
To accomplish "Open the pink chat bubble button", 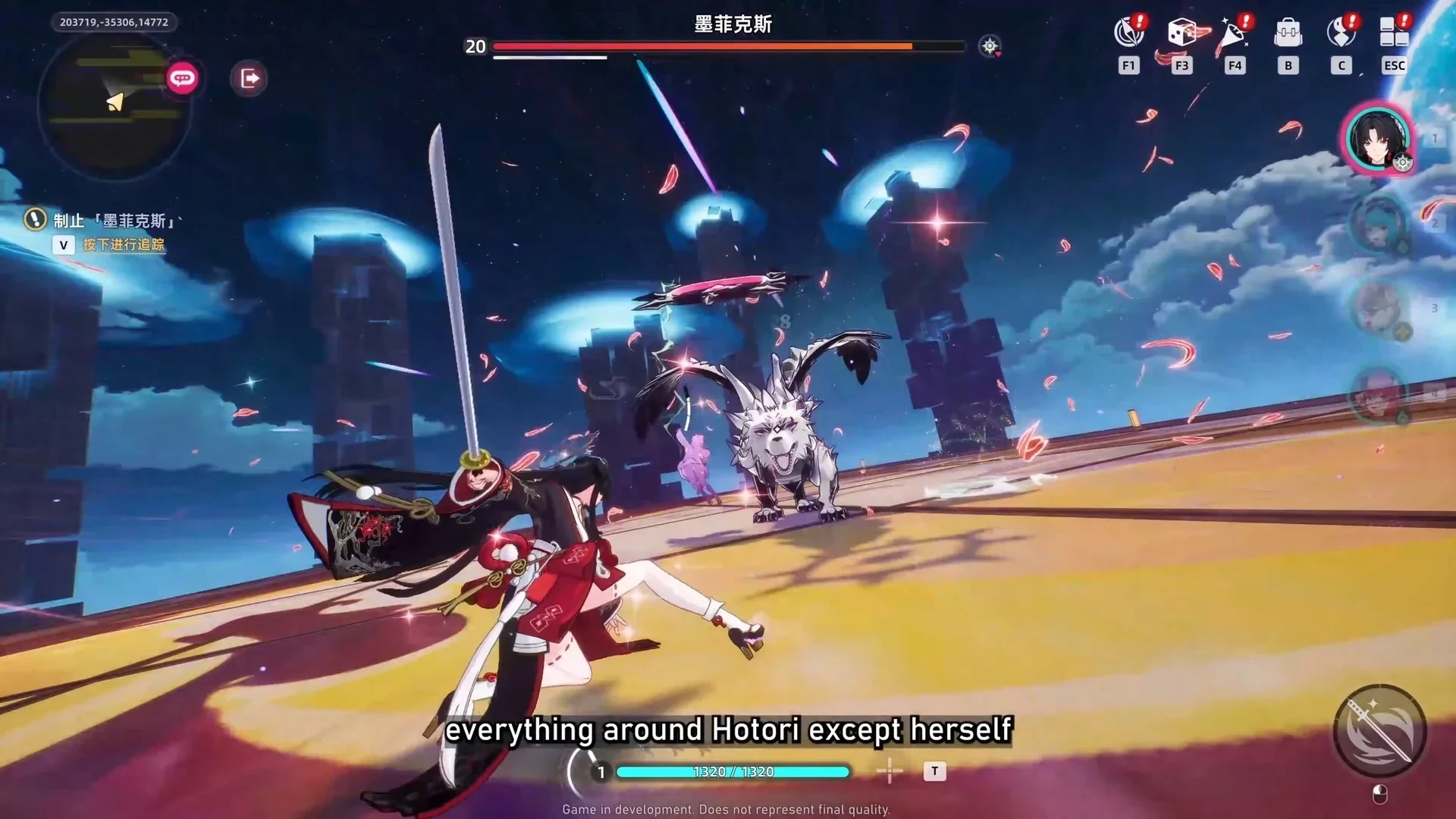I will pyautogui.click(x=182, y=78).
